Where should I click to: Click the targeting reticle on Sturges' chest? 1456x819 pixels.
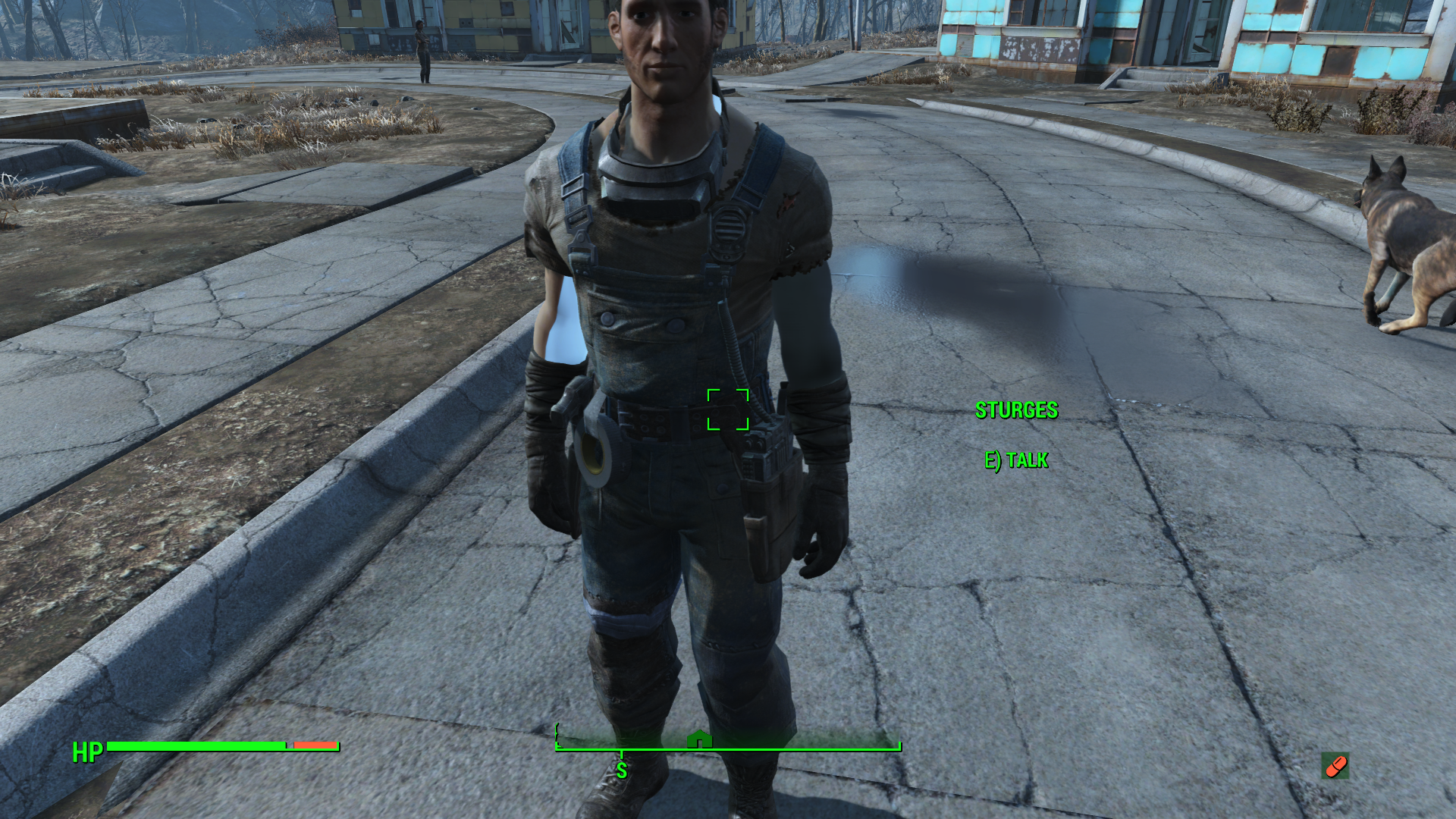(730, 410)
